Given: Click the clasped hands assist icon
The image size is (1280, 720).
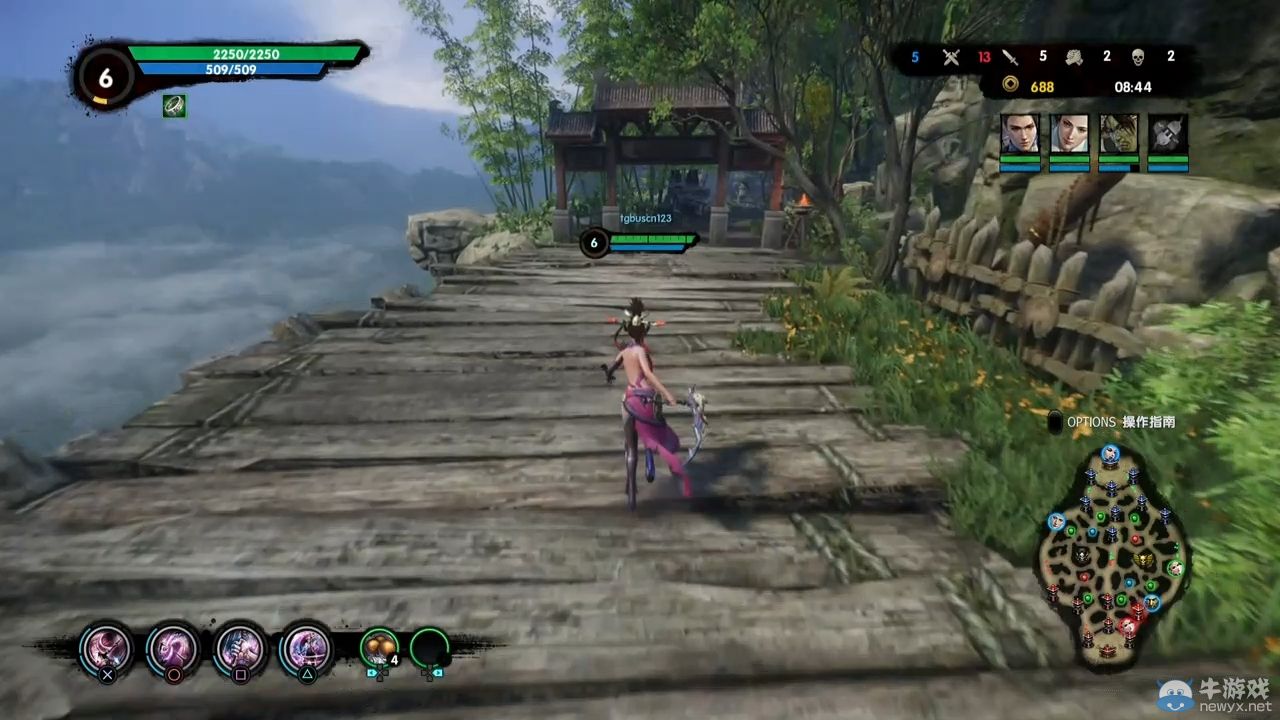Looking at the screenshot, I should pyautogui.click(x=1072, y=57).
